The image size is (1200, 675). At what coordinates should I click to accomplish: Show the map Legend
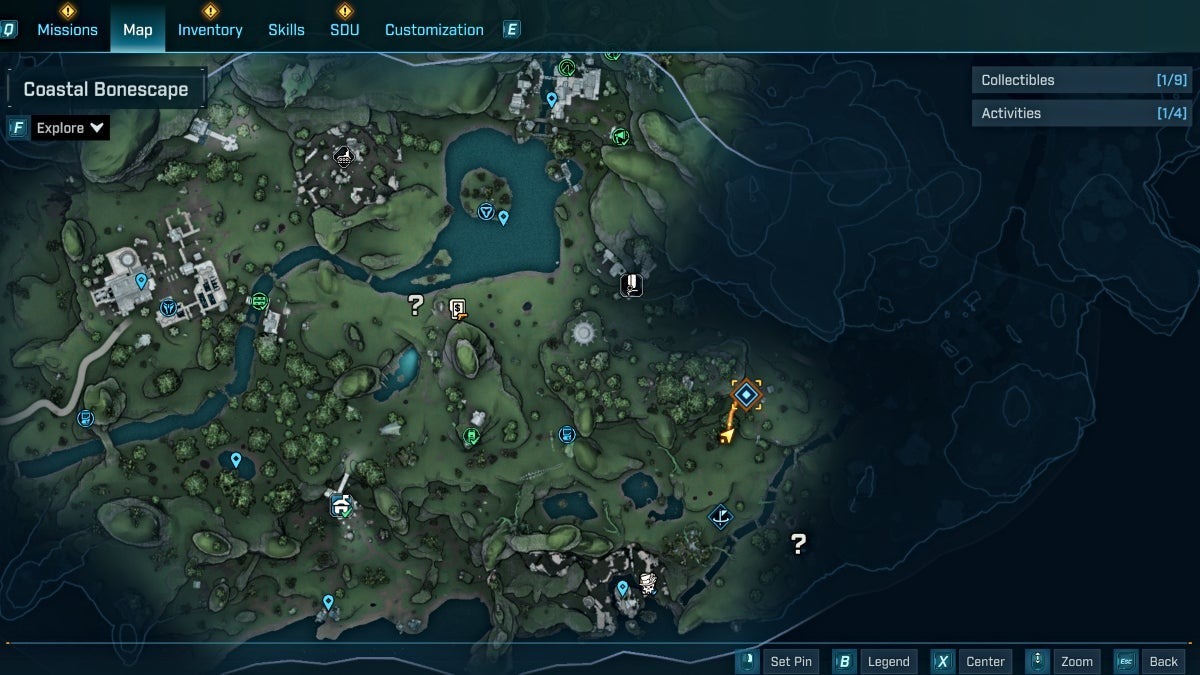click(876, 661)
